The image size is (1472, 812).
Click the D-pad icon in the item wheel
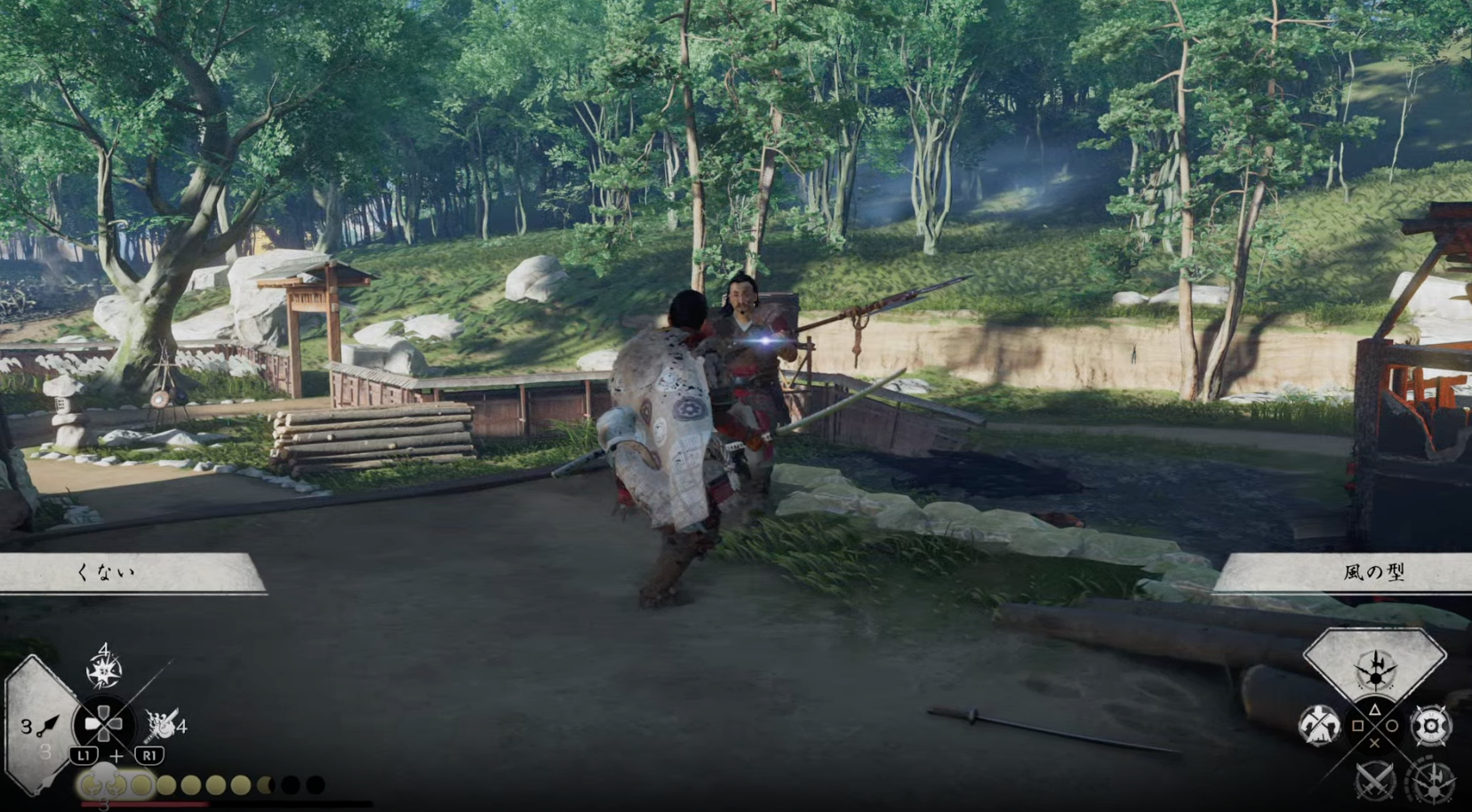point(104,724)
